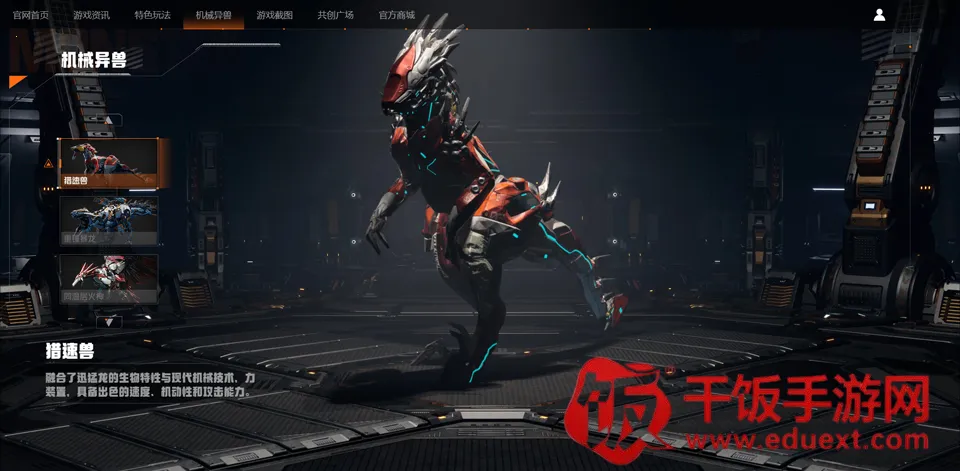Open the 官方商城 official store tab
960x471 pixels.
point(397,15)
